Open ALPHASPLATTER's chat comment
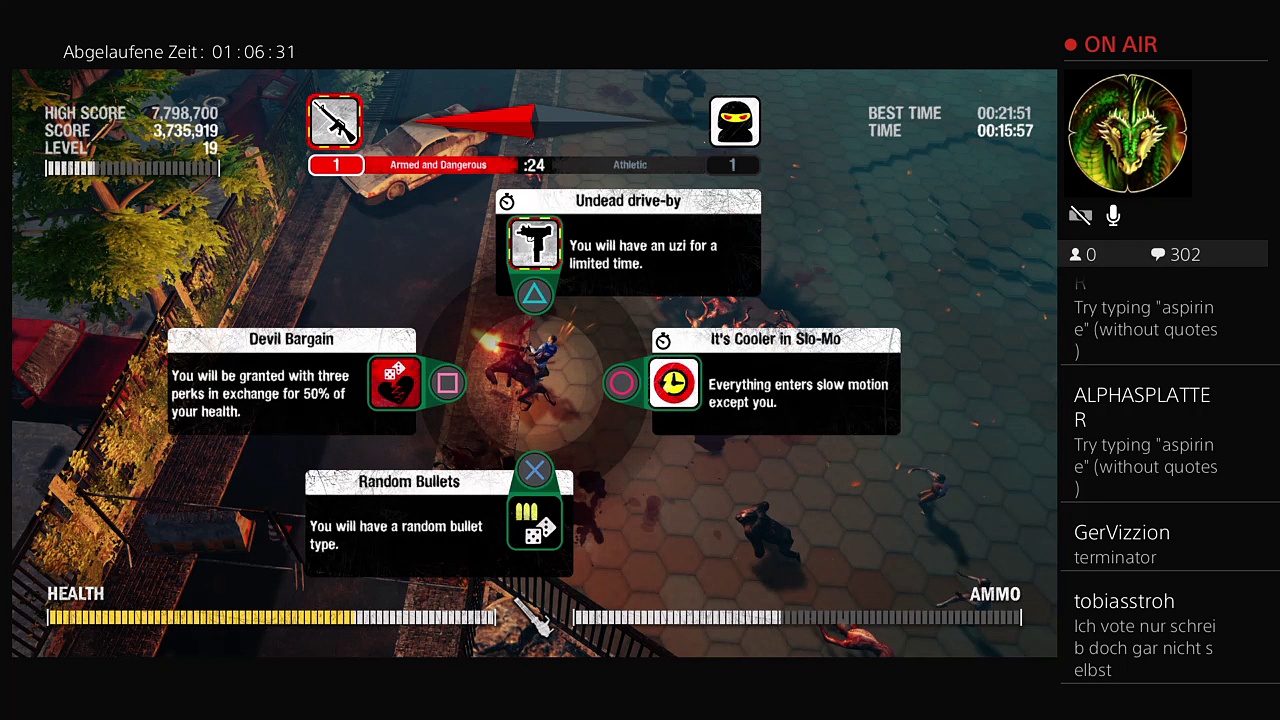 pyautogui.click(x=1145, y=440)
